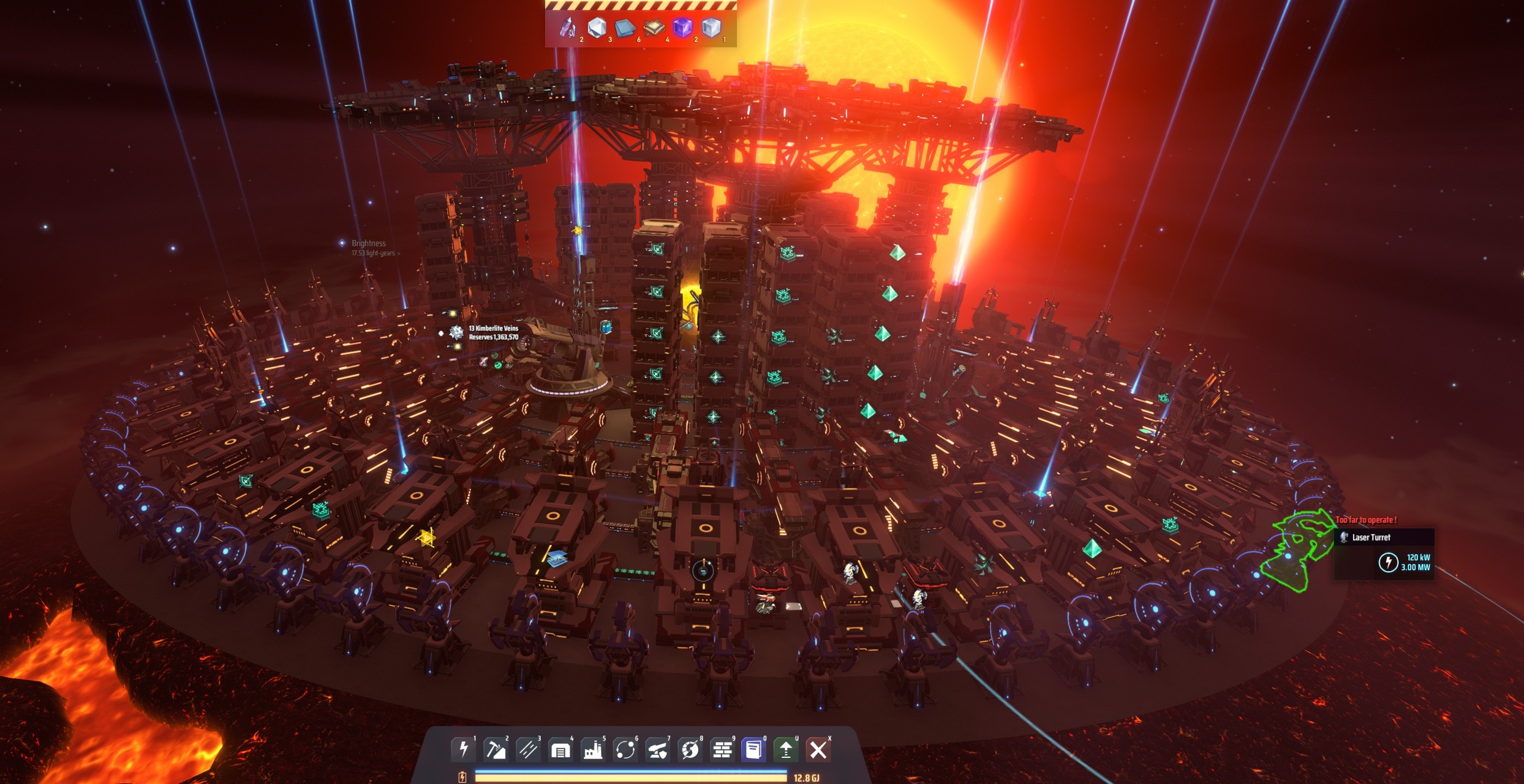Open the conveyor belt build category

pyautogui.click(x=528, y=750)
